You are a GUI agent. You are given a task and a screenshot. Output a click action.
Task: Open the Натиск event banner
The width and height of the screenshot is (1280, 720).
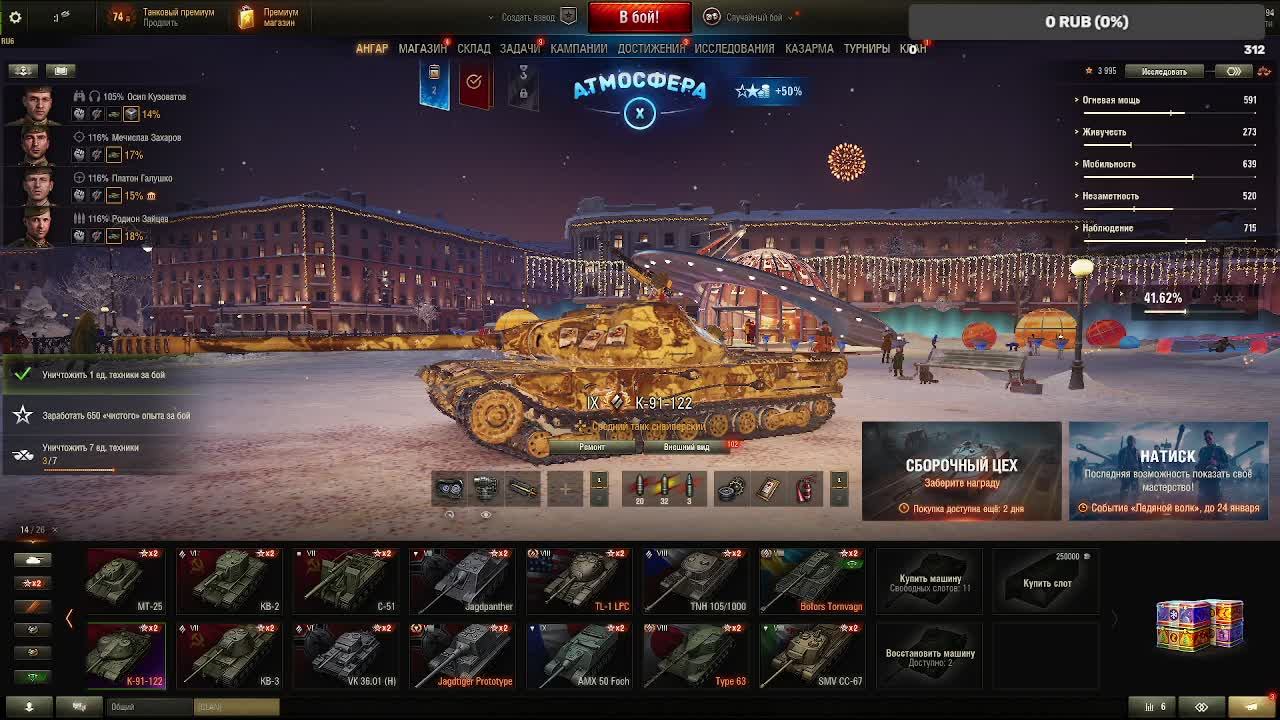1168,471
